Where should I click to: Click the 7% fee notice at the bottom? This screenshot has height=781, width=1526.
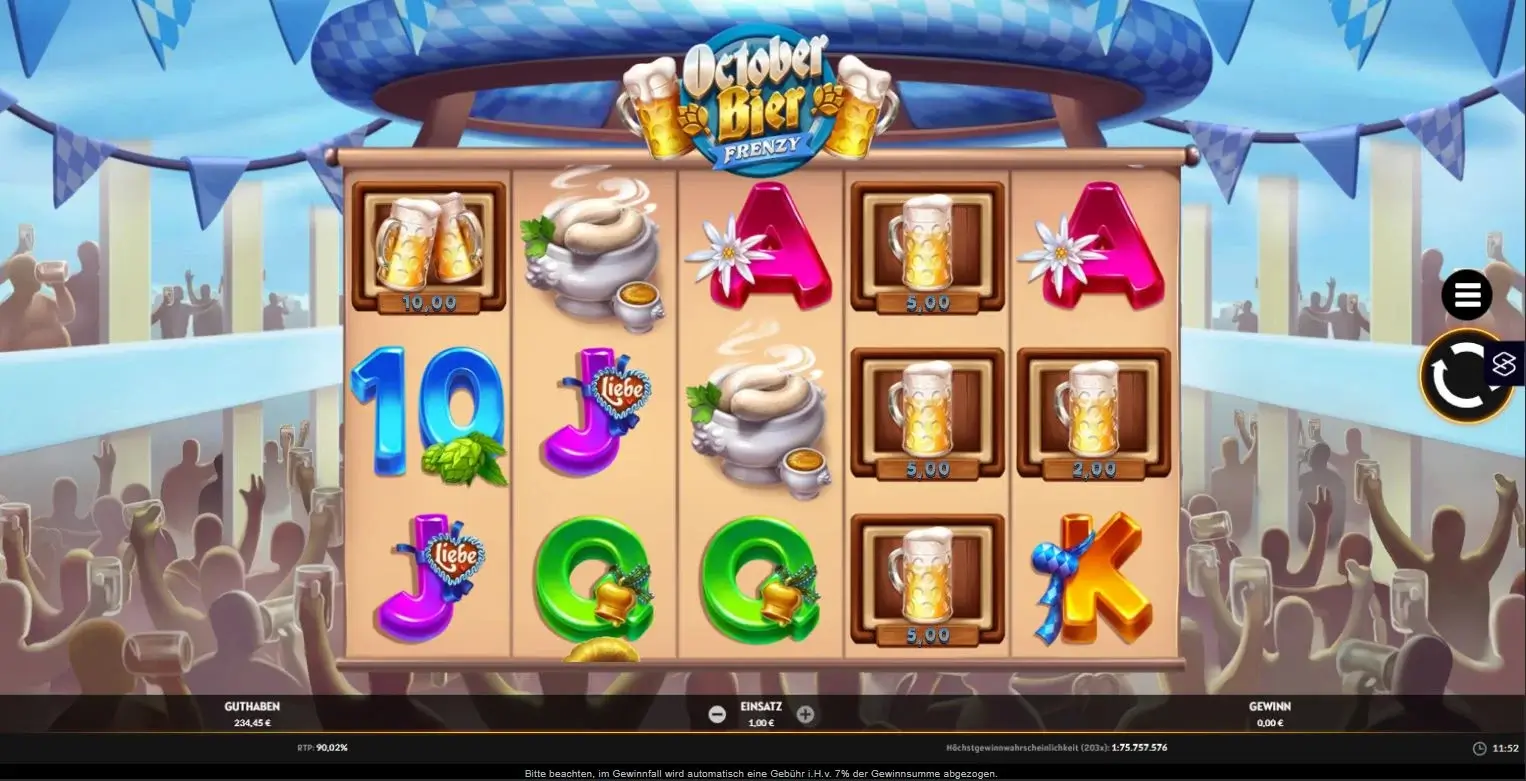click(x=762, y=772)
